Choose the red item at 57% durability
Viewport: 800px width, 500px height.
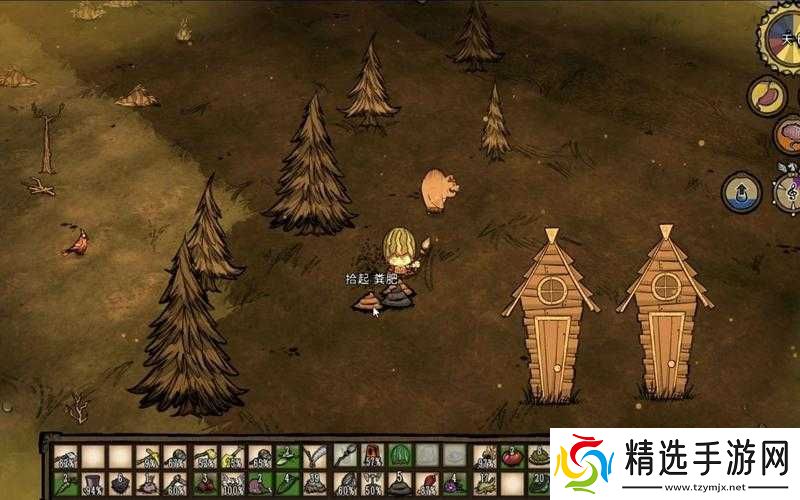371,457
